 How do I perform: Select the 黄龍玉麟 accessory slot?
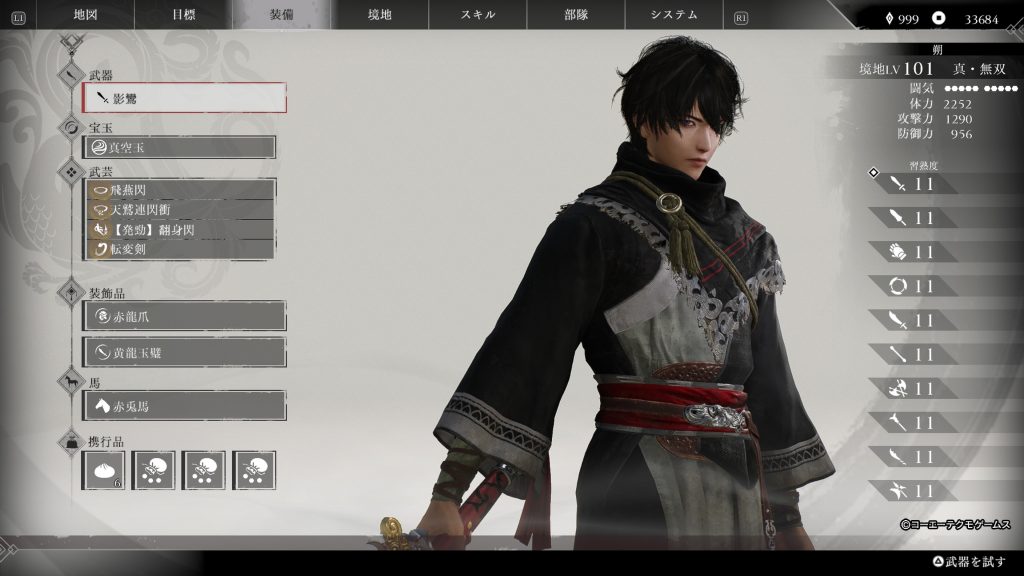point(185,352)
